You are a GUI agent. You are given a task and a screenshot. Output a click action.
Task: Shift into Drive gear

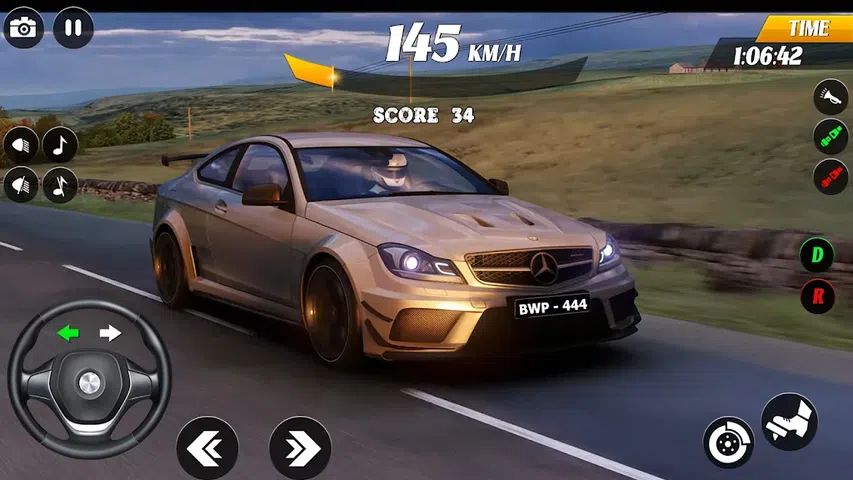click(x=817, y=255)
